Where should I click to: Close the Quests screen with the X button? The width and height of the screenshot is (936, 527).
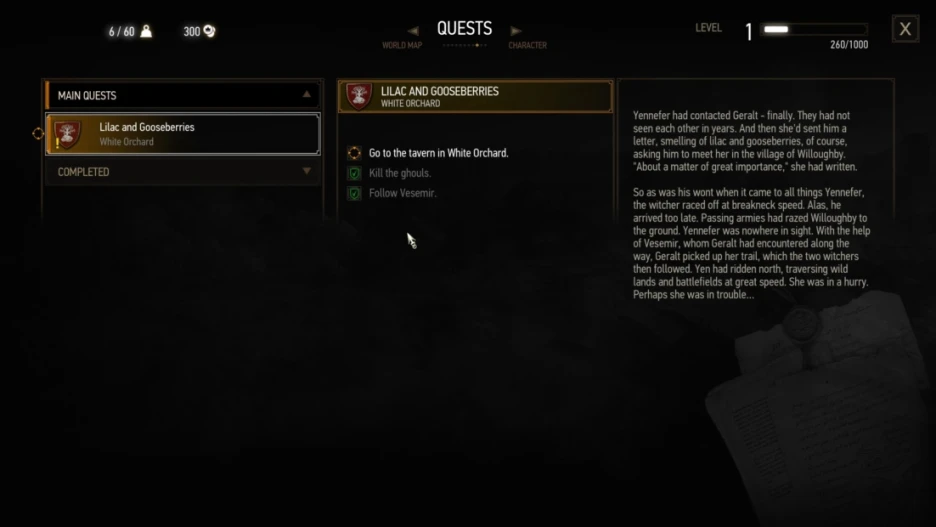click(904, 29)
